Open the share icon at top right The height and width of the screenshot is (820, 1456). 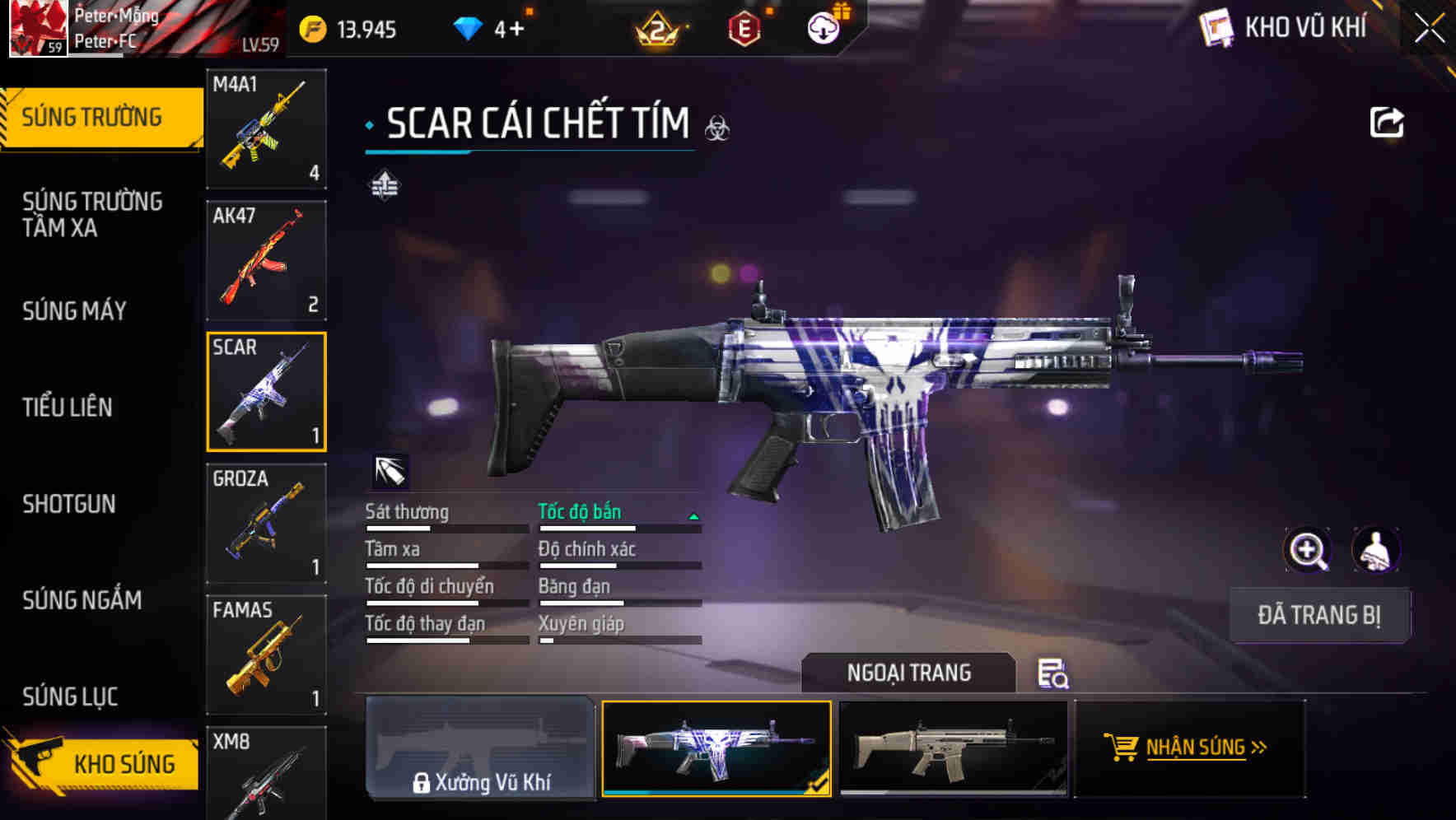[1388, 121]
